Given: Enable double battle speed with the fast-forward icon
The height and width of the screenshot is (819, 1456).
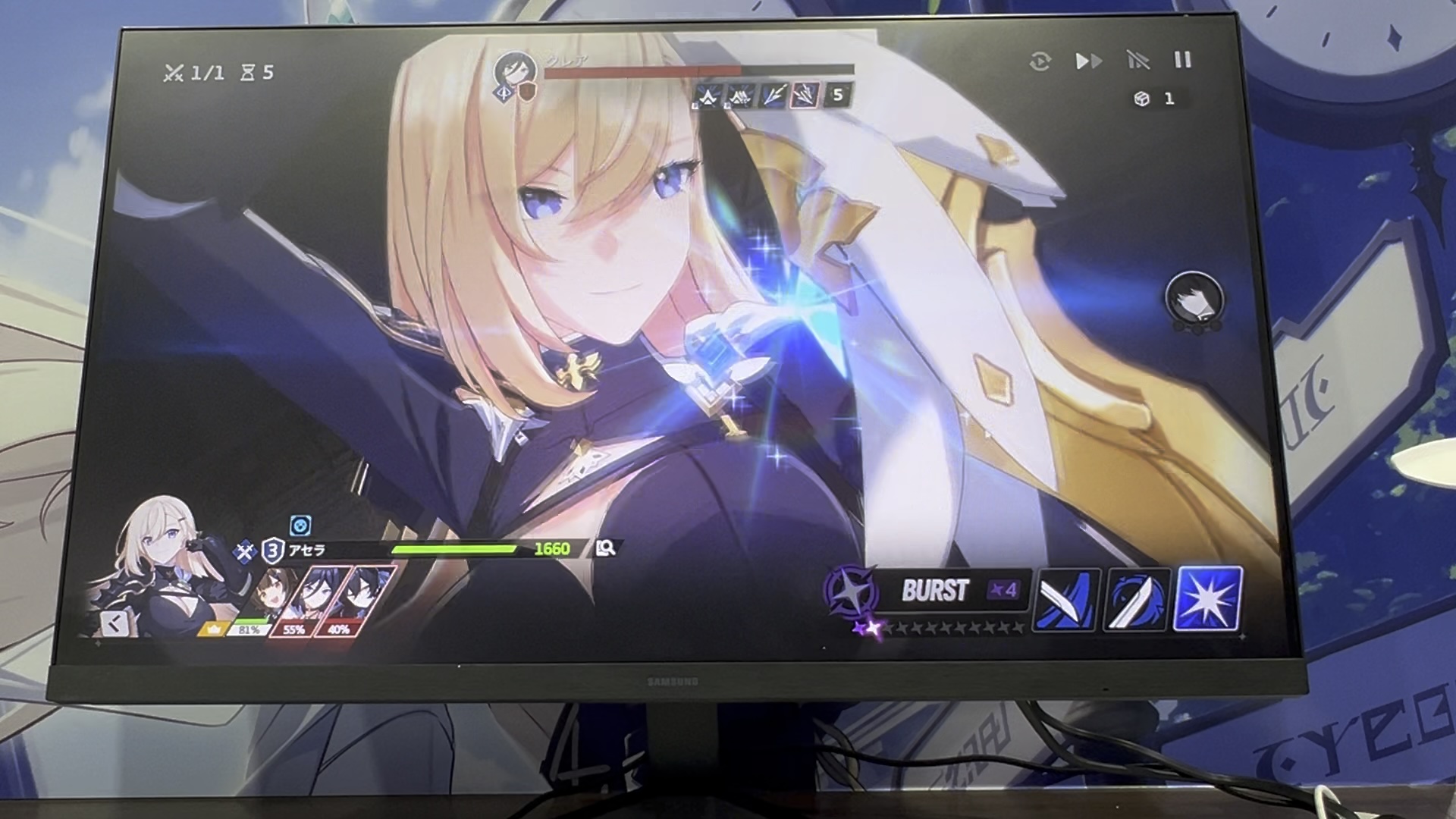Looking at the screenshot, I should 1090,62.
